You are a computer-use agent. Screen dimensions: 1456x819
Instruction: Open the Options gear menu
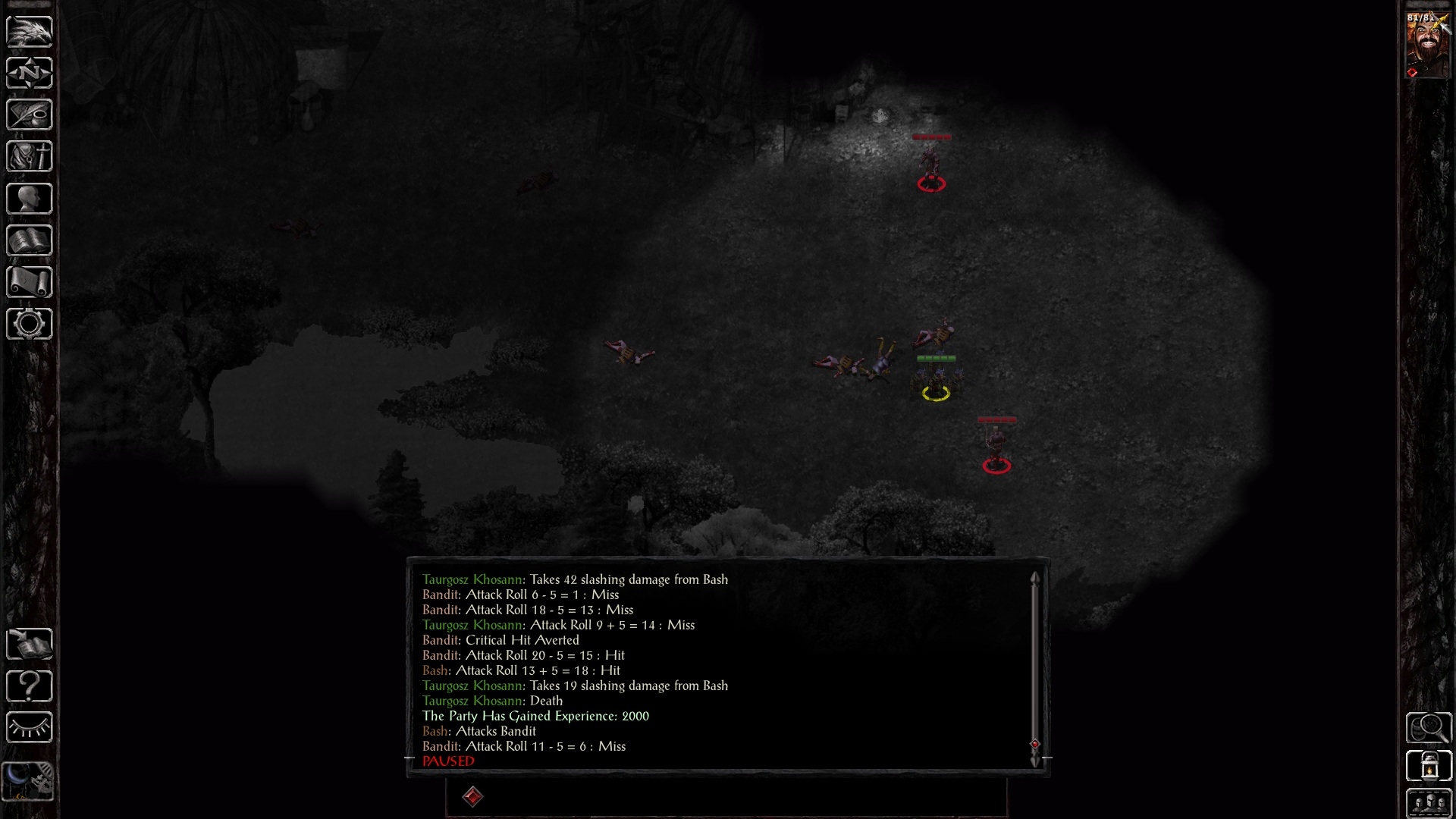29,323
